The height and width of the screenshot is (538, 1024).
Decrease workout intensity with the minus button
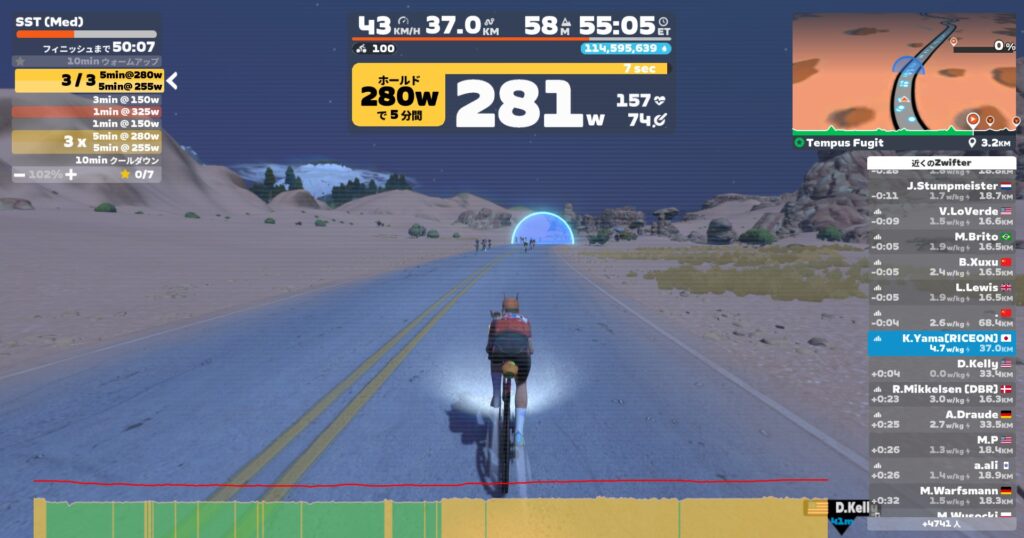[20, 174]
